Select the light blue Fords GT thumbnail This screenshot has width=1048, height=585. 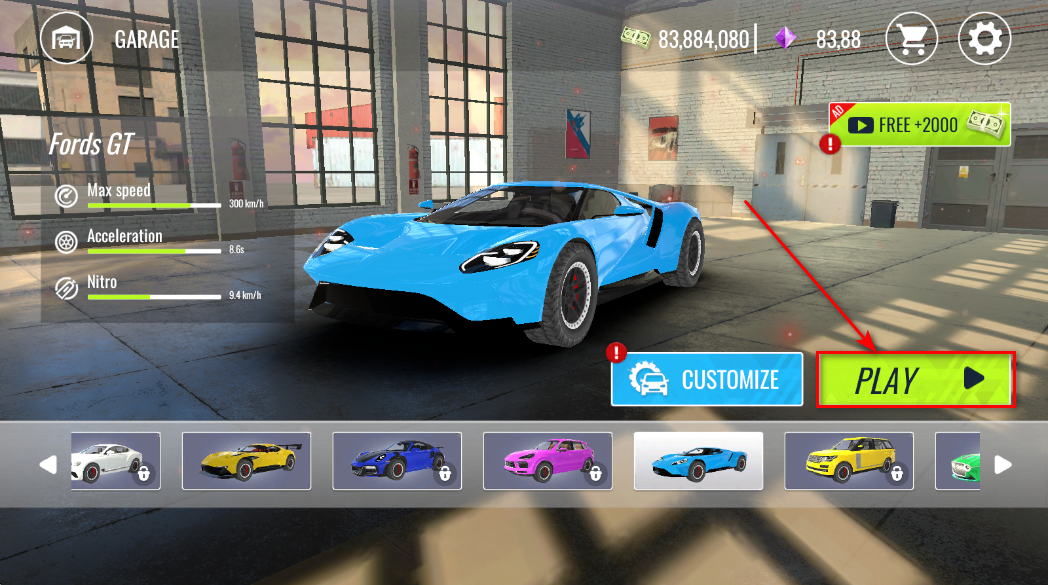[698, 461]
